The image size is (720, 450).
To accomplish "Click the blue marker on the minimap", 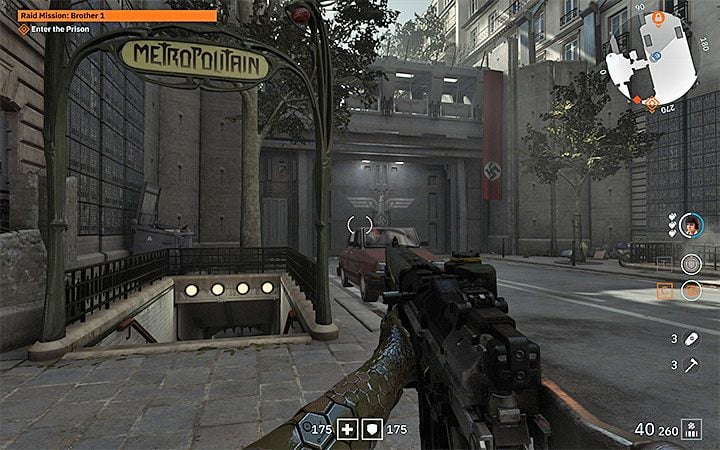I will [656, 56].
